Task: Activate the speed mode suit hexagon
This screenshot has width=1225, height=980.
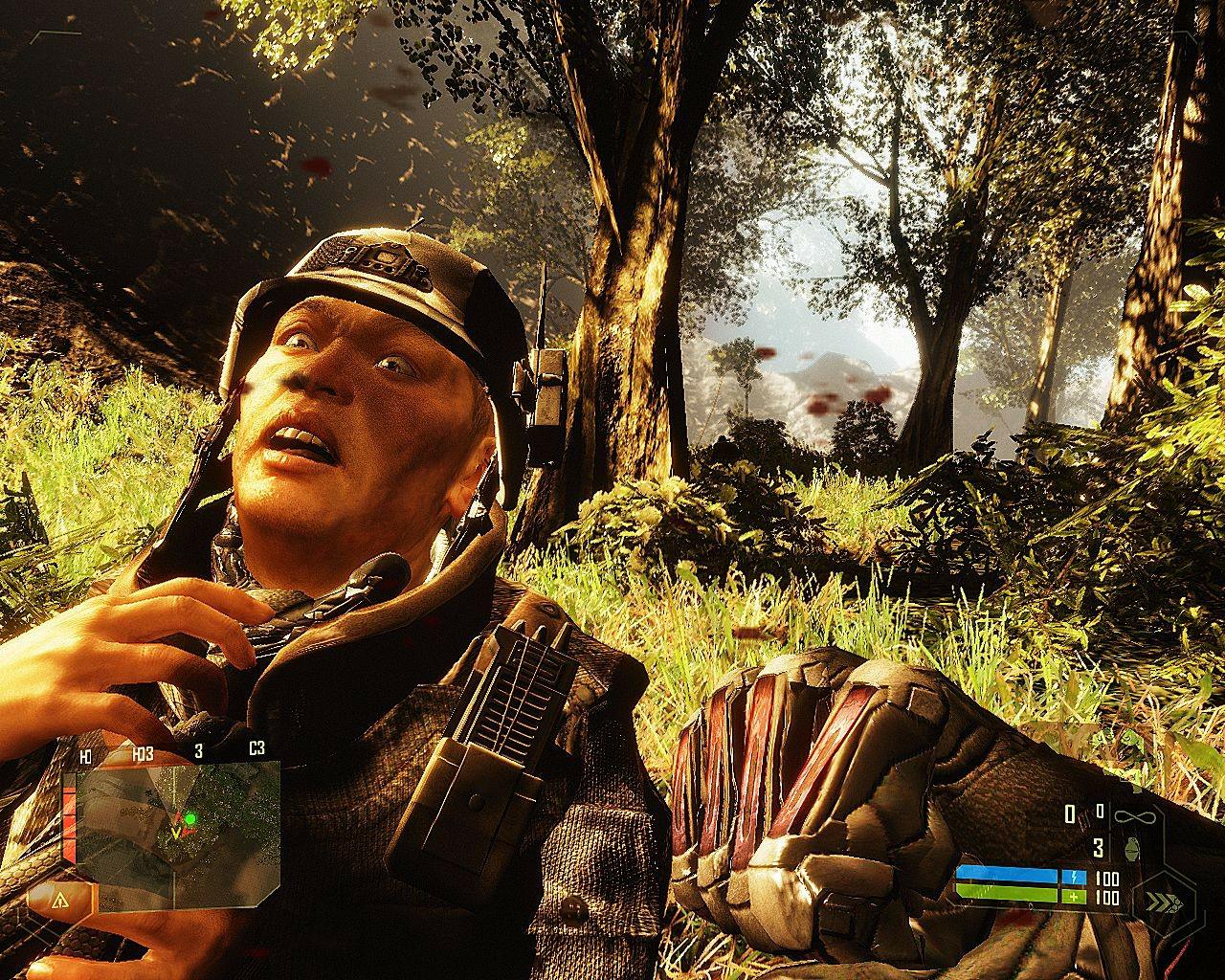Action: pos(1162,901)
